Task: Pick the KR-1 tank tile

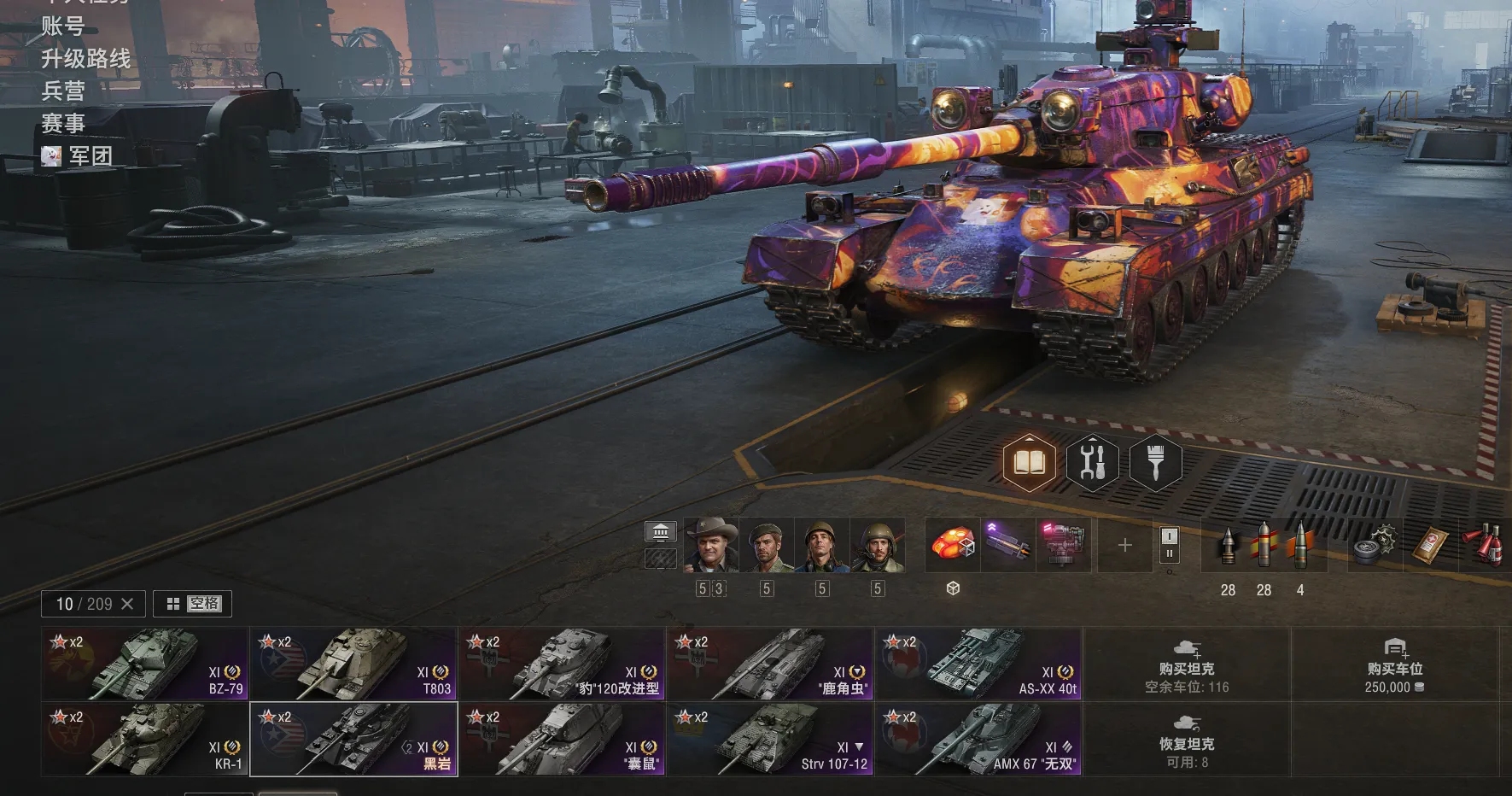Action: [x=145, y=740]
